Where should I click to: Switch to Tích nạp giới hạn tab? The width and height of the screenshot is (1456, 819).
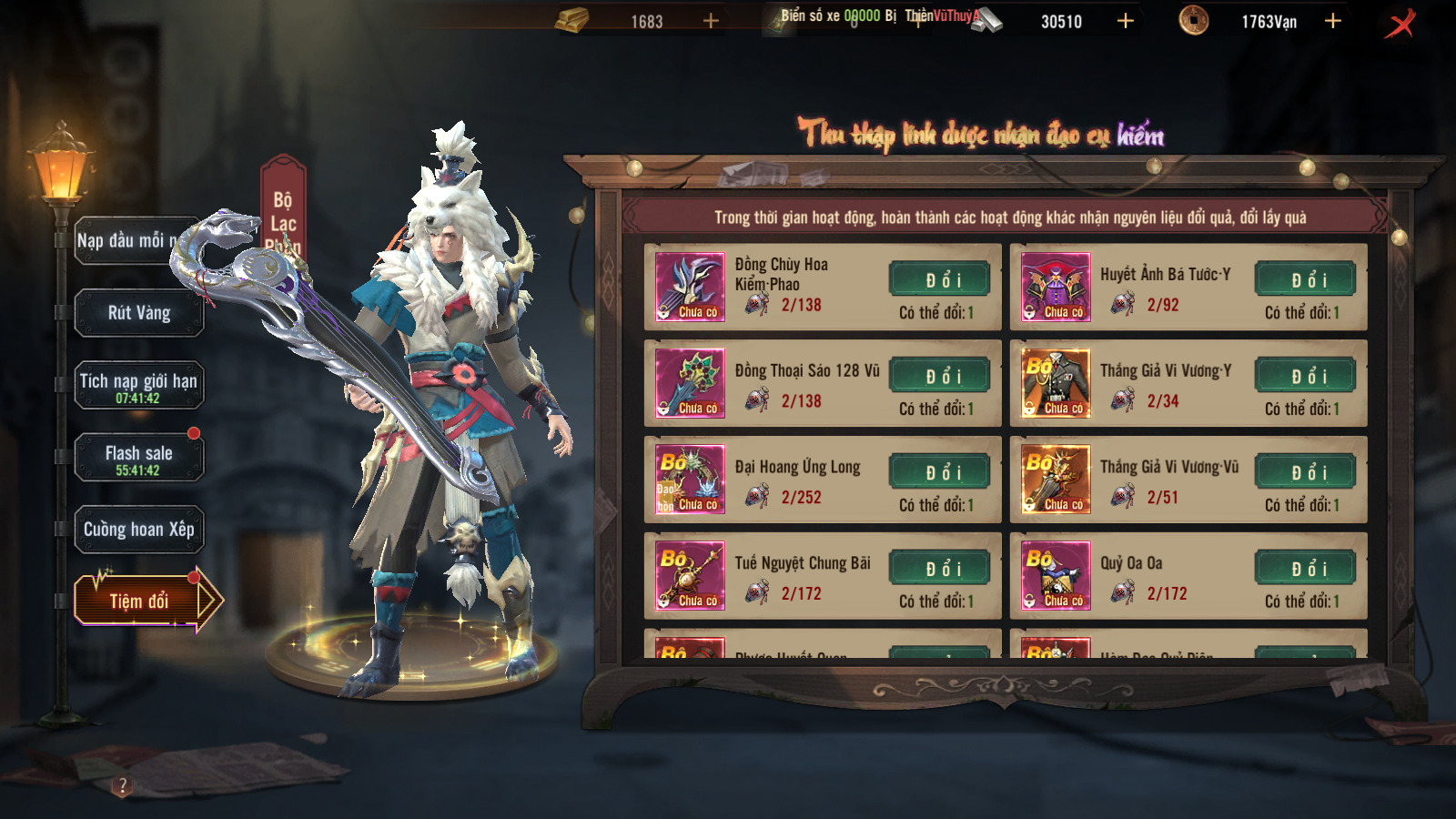138,385
